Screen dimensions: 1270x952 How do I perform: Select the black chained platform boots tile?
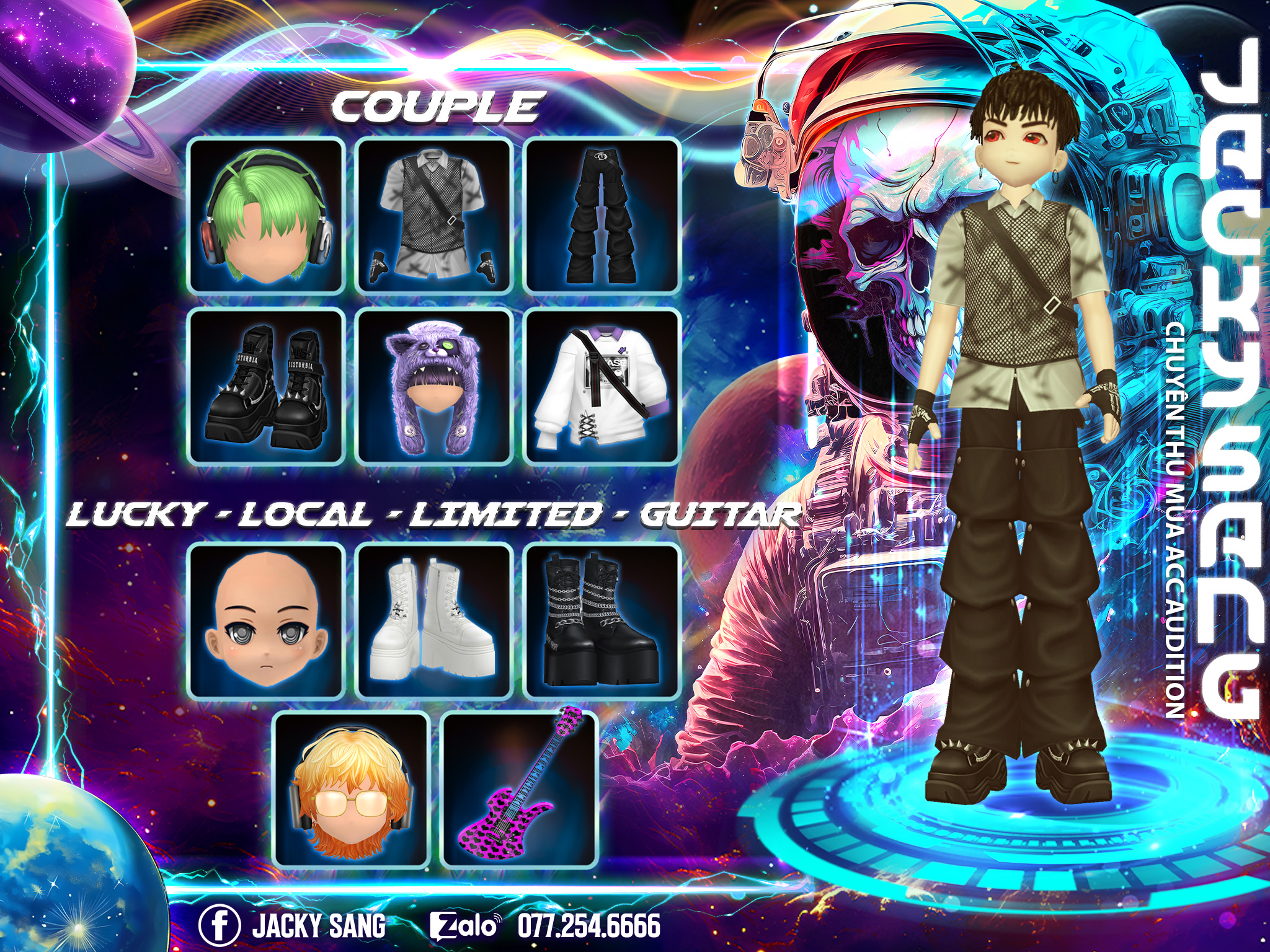click(602, 620)
